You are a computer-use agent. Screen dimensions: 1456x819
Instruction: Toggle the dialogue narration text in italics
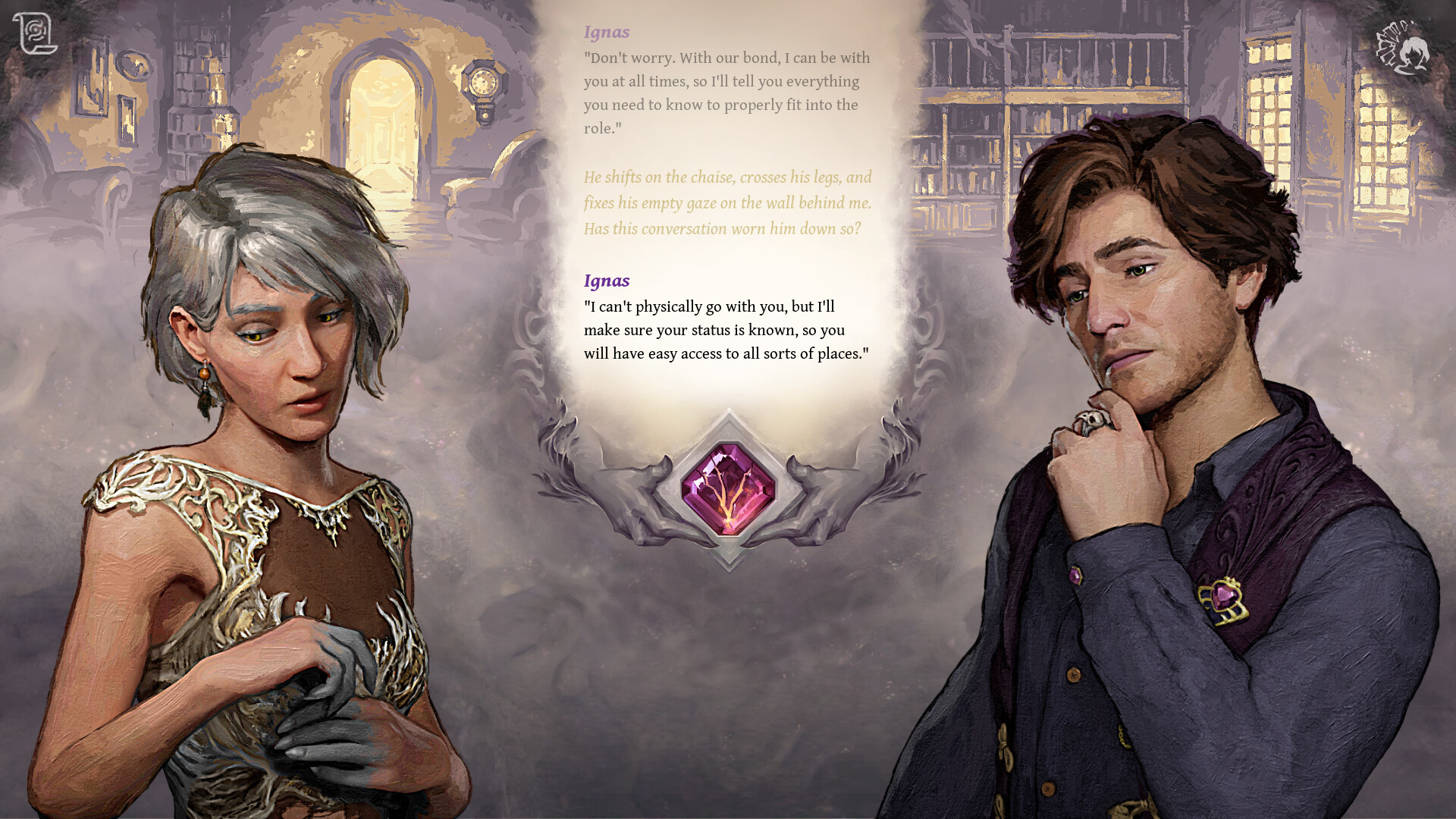726,202
